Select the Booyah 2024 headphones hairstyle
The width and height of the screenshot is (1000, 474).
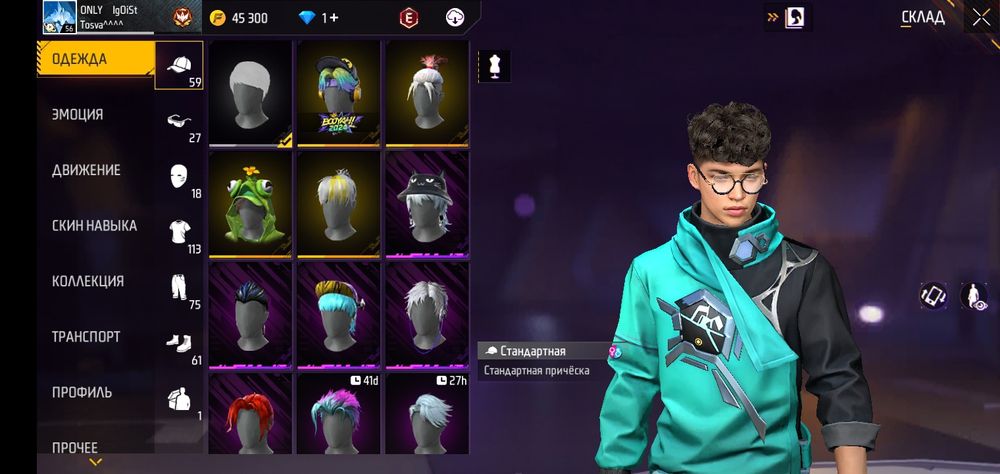click(x=338, y=91)
